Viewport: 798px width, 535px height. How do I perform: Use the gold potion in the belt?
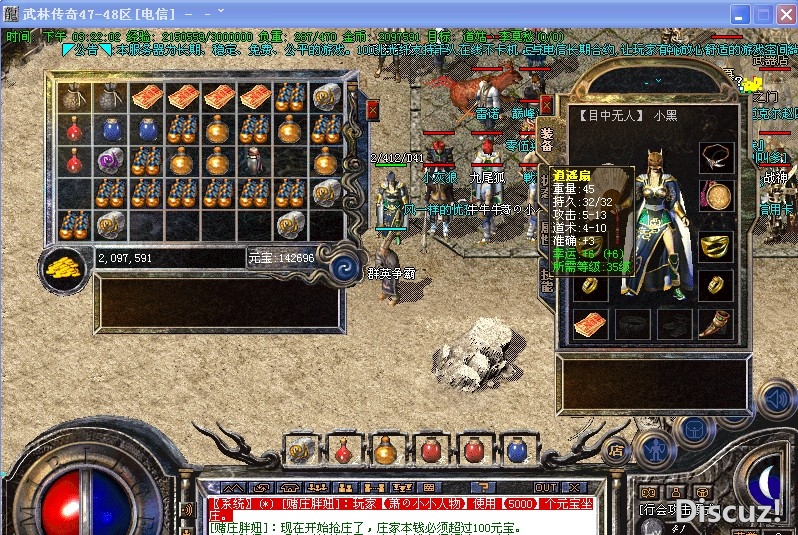point(386,451)
